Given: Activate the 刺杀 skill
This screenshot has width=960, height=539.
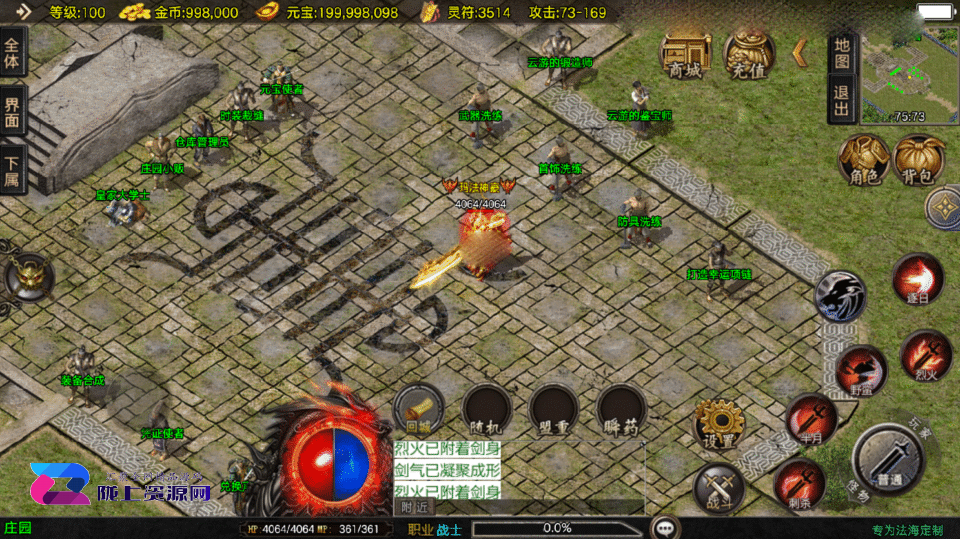Looking at the screenshot, I should [798, 484].
